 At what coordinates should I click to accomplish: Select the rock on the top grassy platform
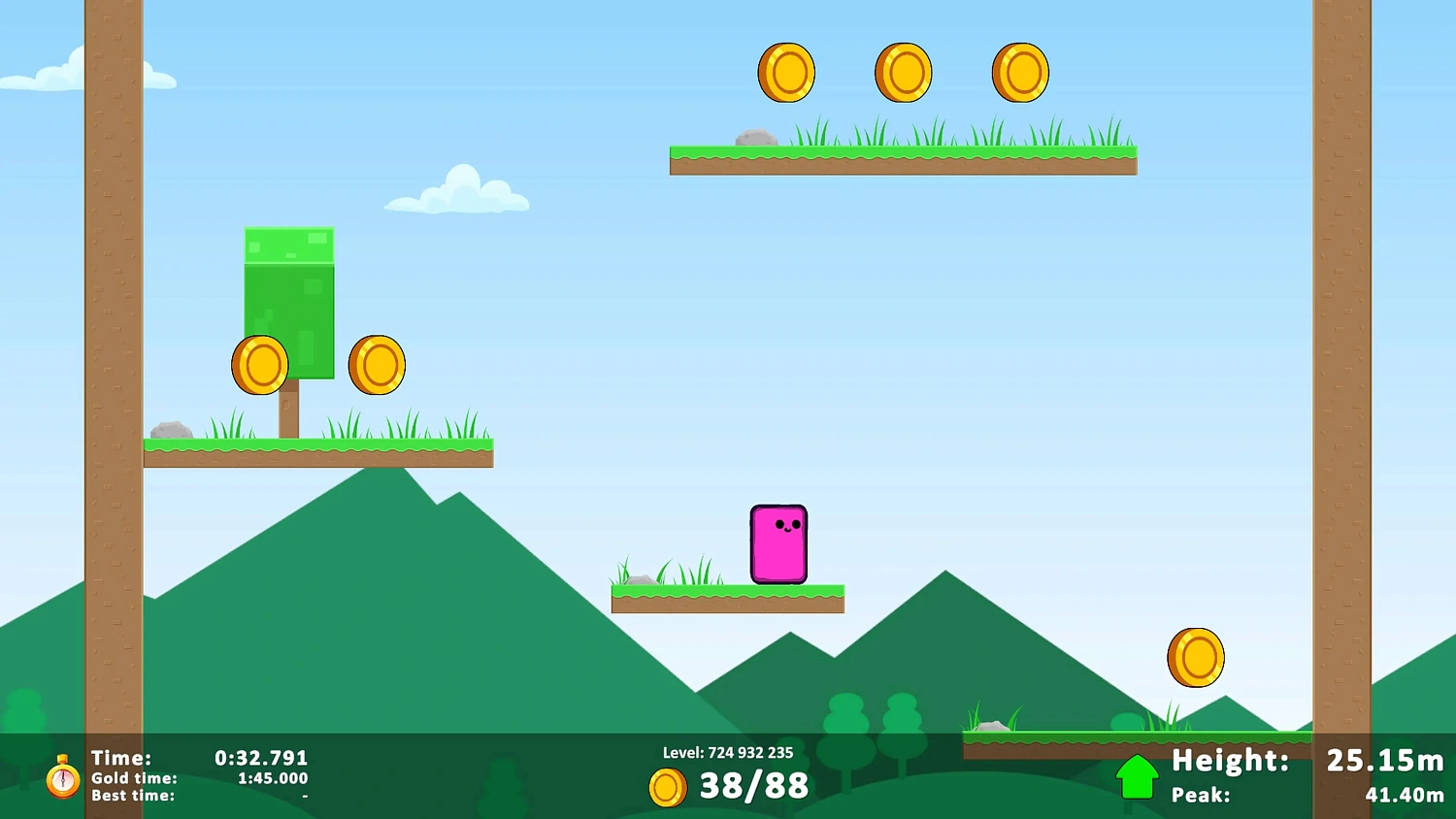(756, 137)
